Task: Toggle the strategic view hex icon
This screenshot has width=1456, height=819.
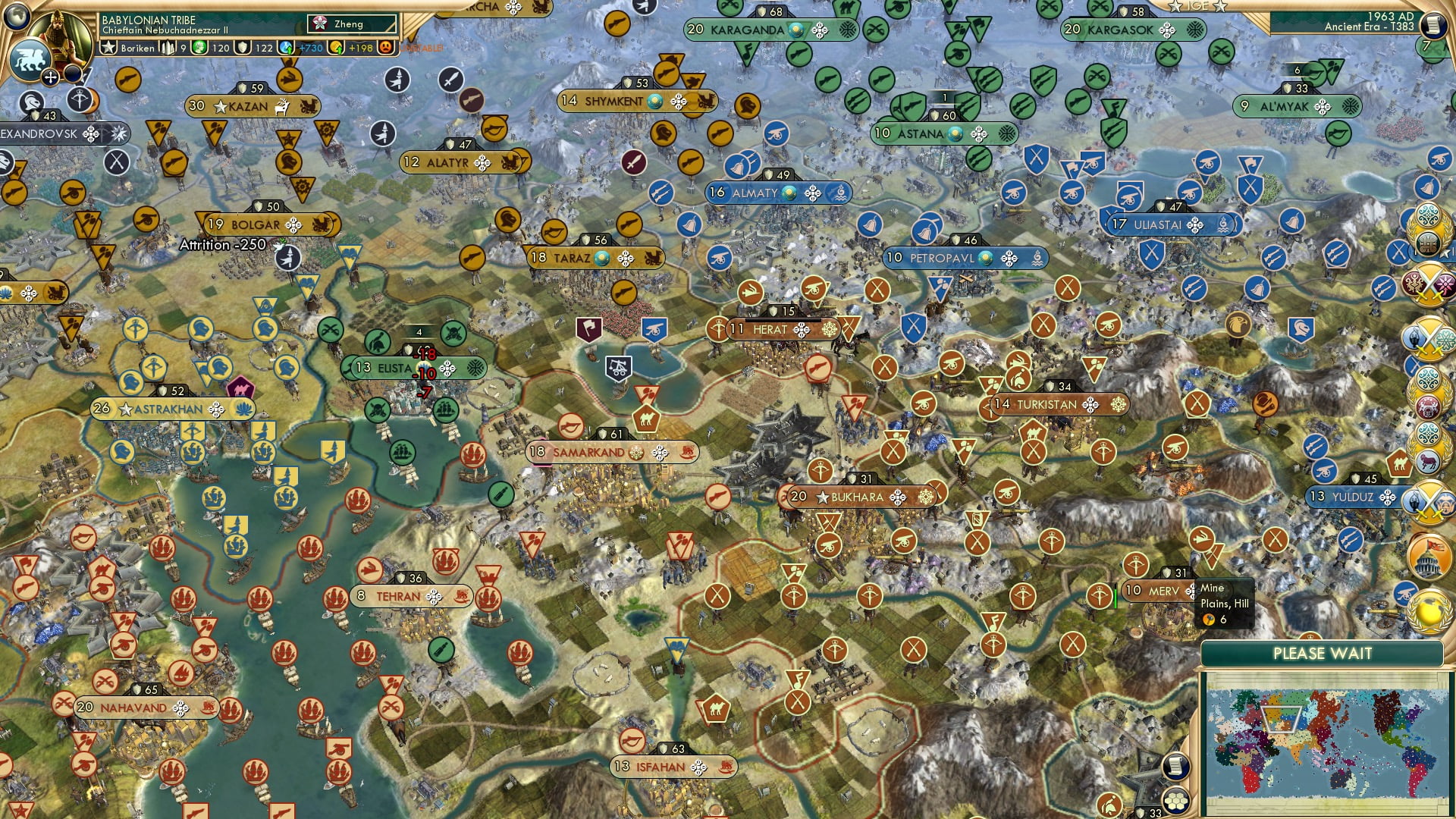Action: click(x=1175, y=802)
